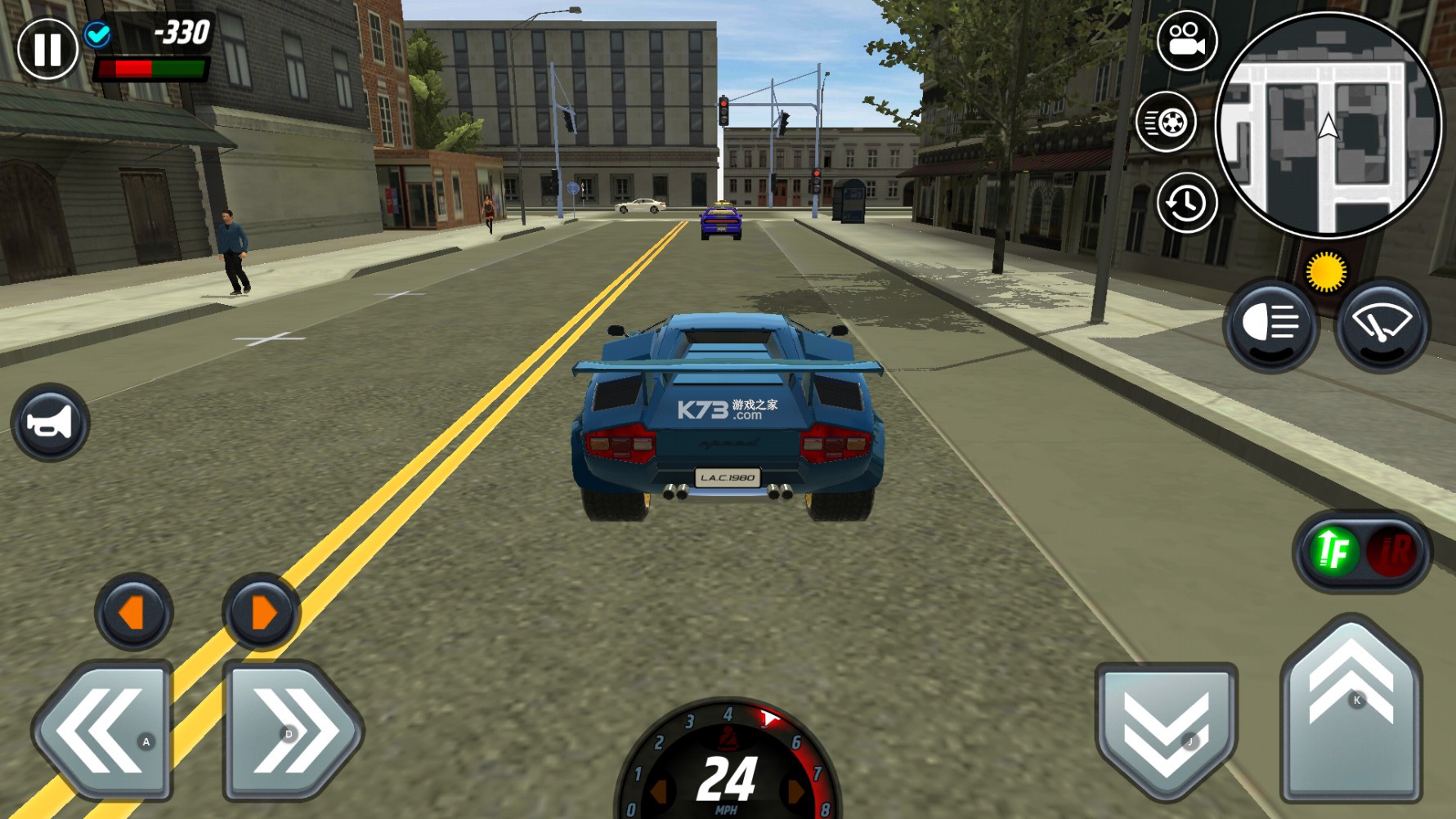Pause the game
This screenshot has width=1456, height=819.
[47, 49]
